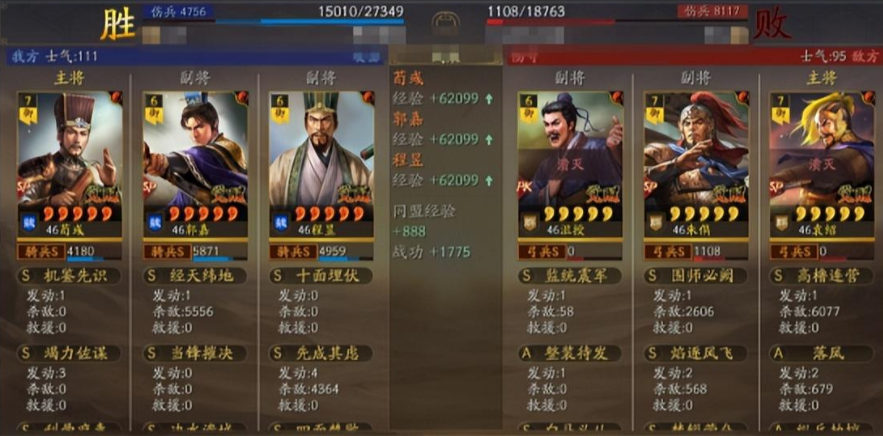The height and width of the screenshot is (436, 883).
Task: View the 落凤 skill details
Action: (819, 353)
